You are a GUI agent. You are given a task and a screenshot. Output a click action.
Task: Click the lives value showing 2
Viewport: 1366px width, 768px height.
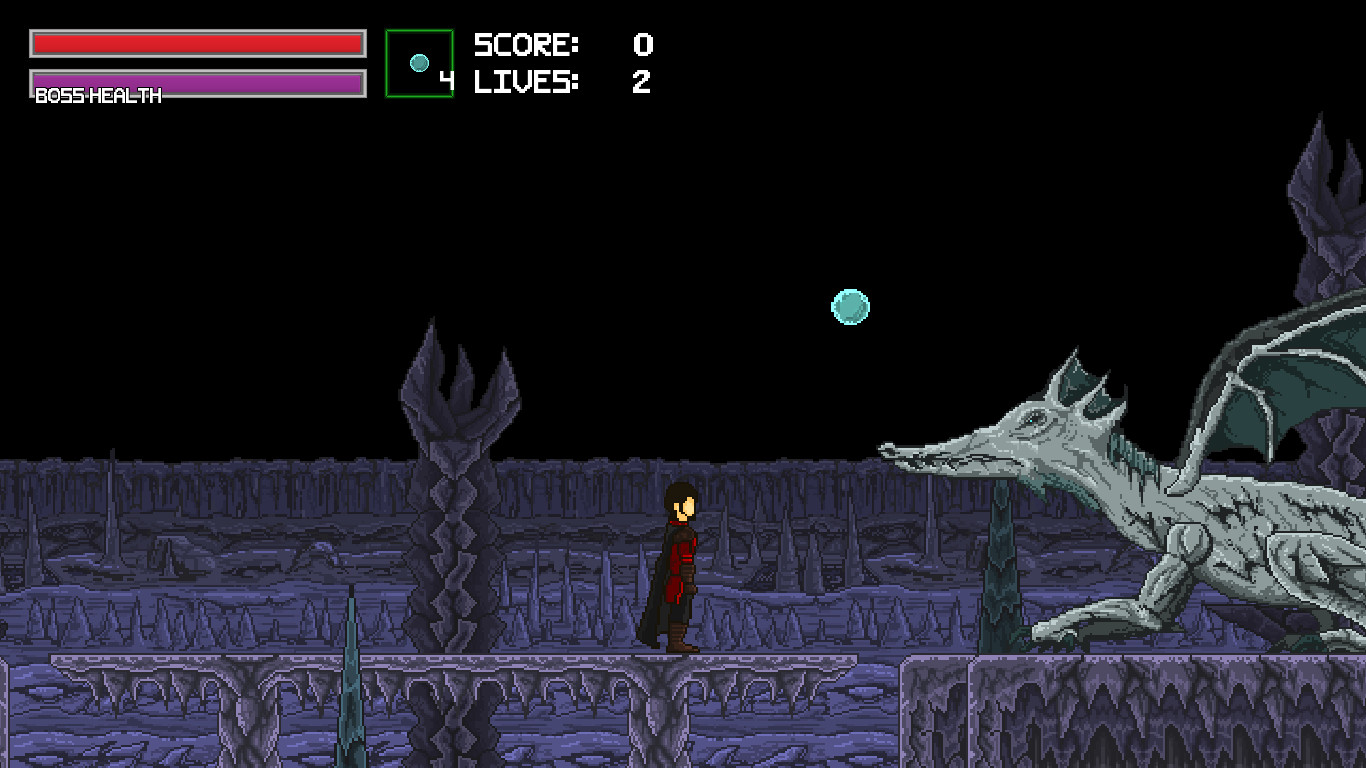click(642, 83)
